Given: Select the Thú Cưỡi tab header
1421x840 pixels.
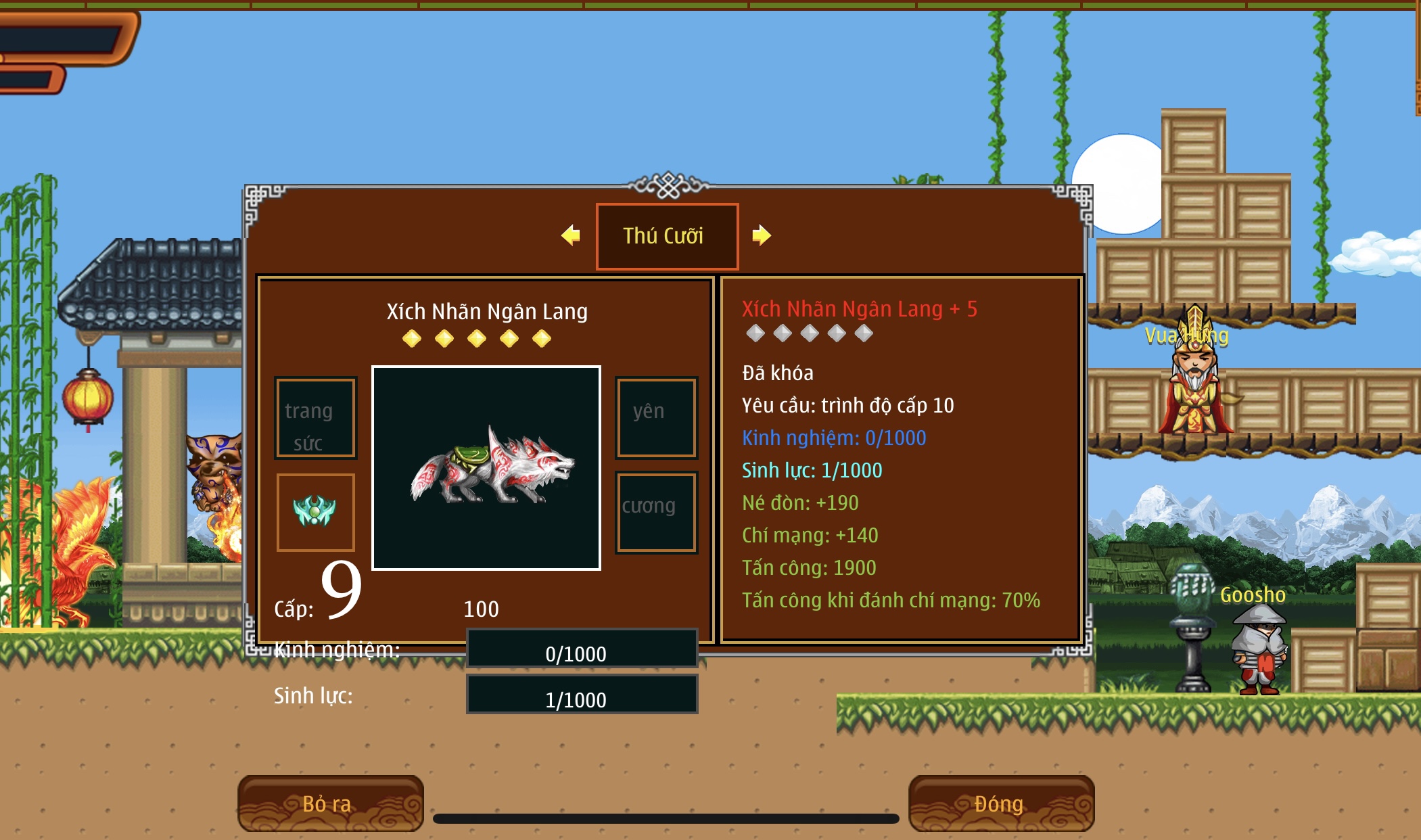Looking at the screenshot, I should pos(666,236).
